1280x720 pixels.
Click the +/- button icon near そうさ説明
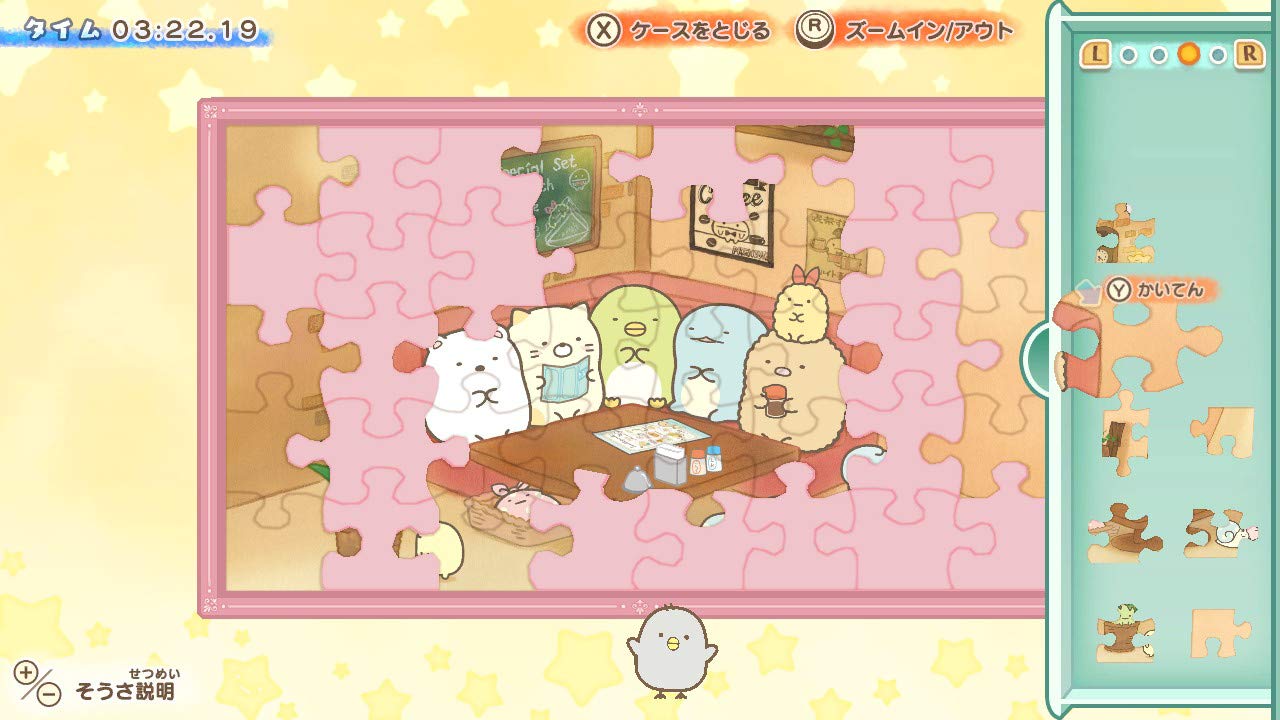click(38, 682)
